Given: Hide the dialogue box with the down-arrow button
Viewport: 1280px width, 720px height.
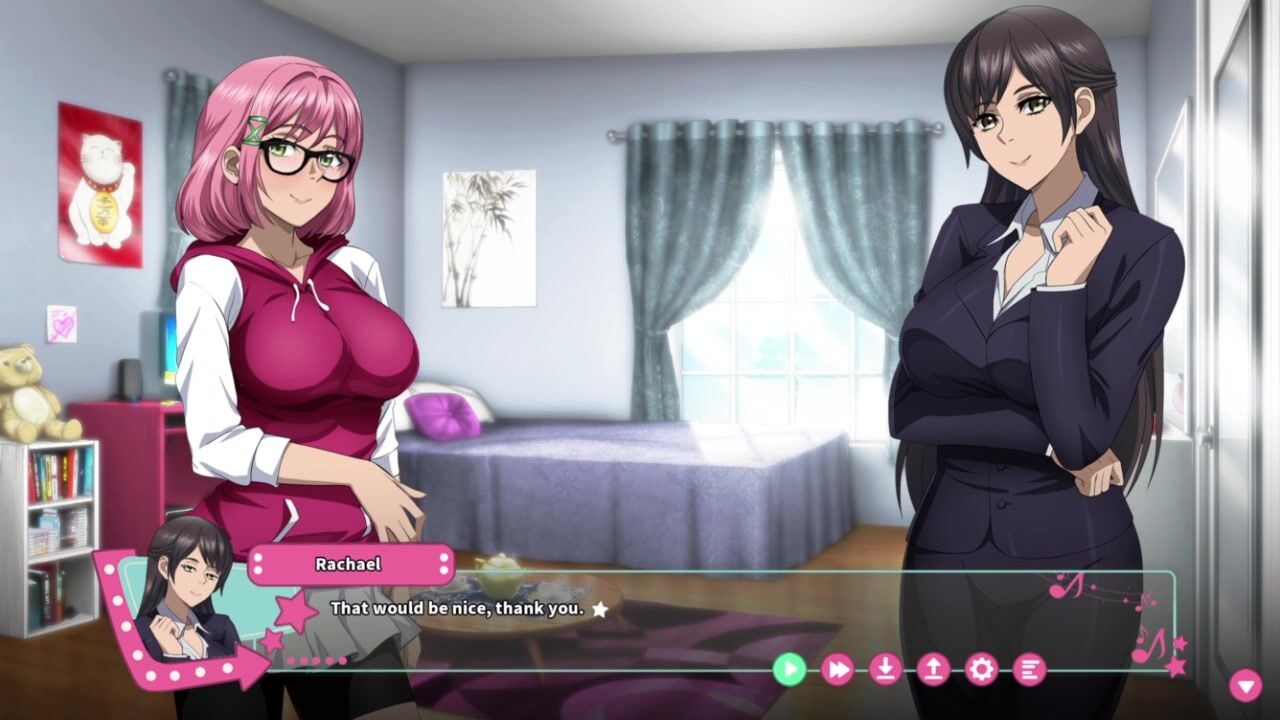Looking at the screenshot, I should click(1245, 685).
